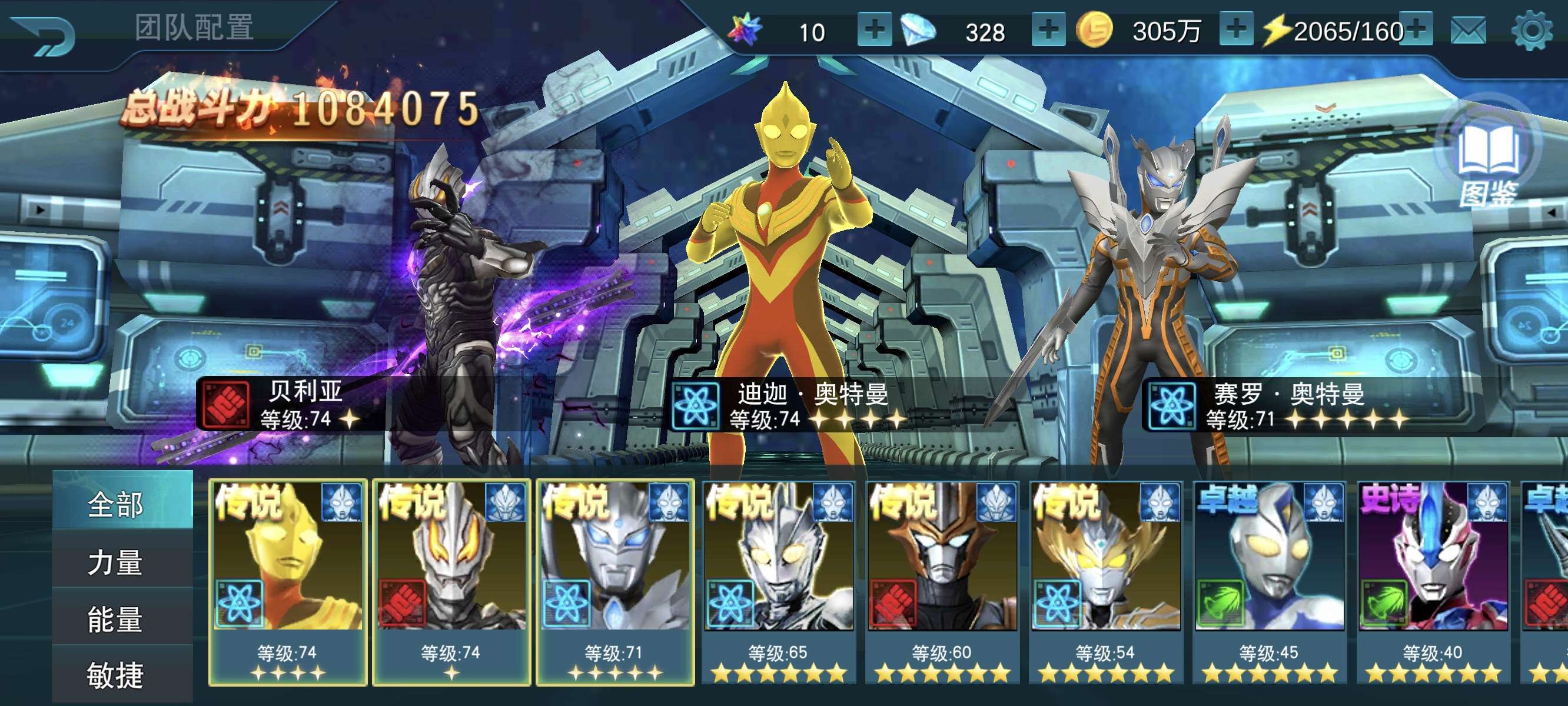The width and height of the screenshot is (1568, 706).
Task: Filter heroes by 力量 type
Action: (115, 562)
